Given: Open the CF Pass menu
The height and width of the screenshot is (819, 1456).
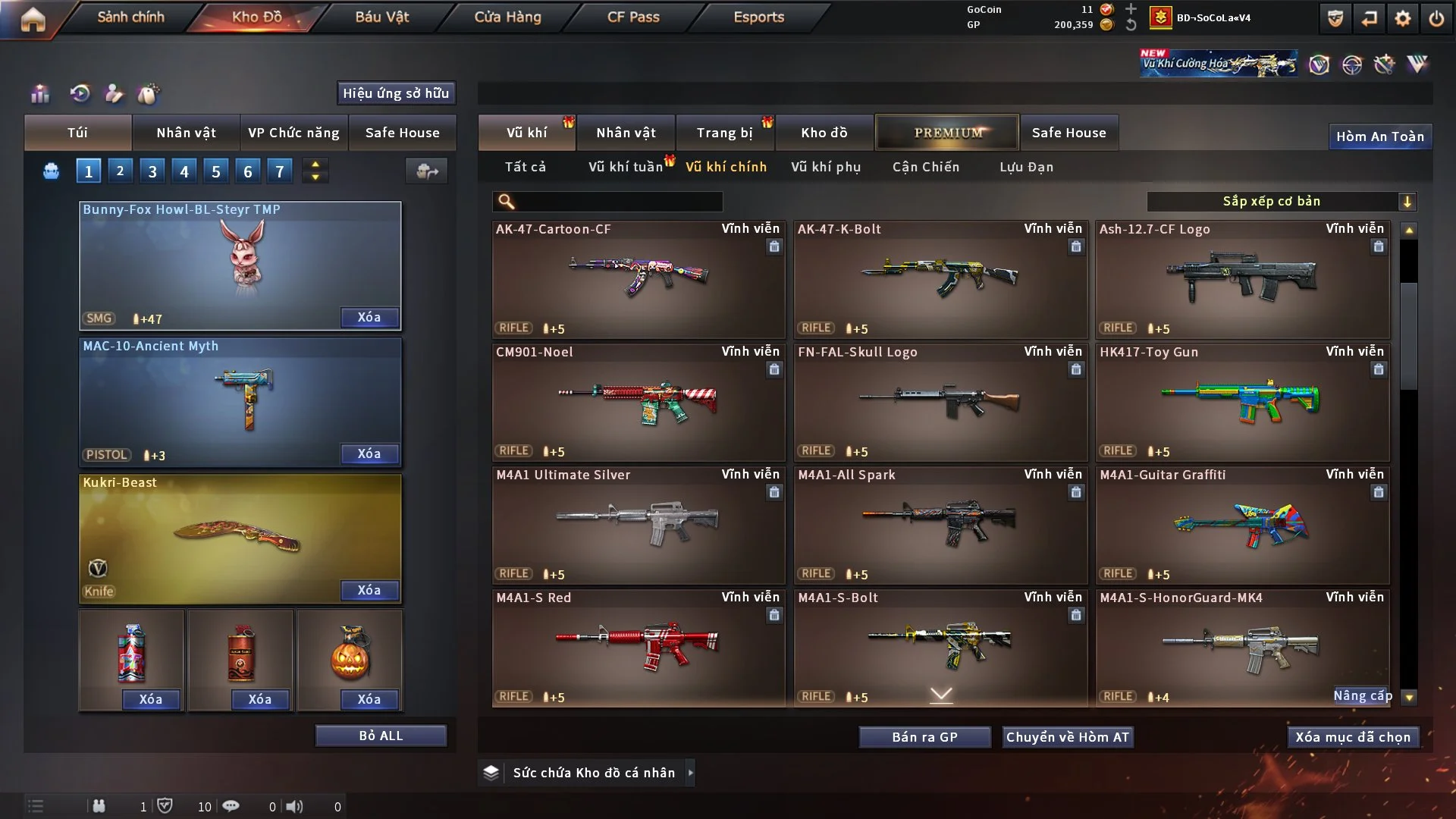Looking at the screenshot, I should (x=633, y=17).
